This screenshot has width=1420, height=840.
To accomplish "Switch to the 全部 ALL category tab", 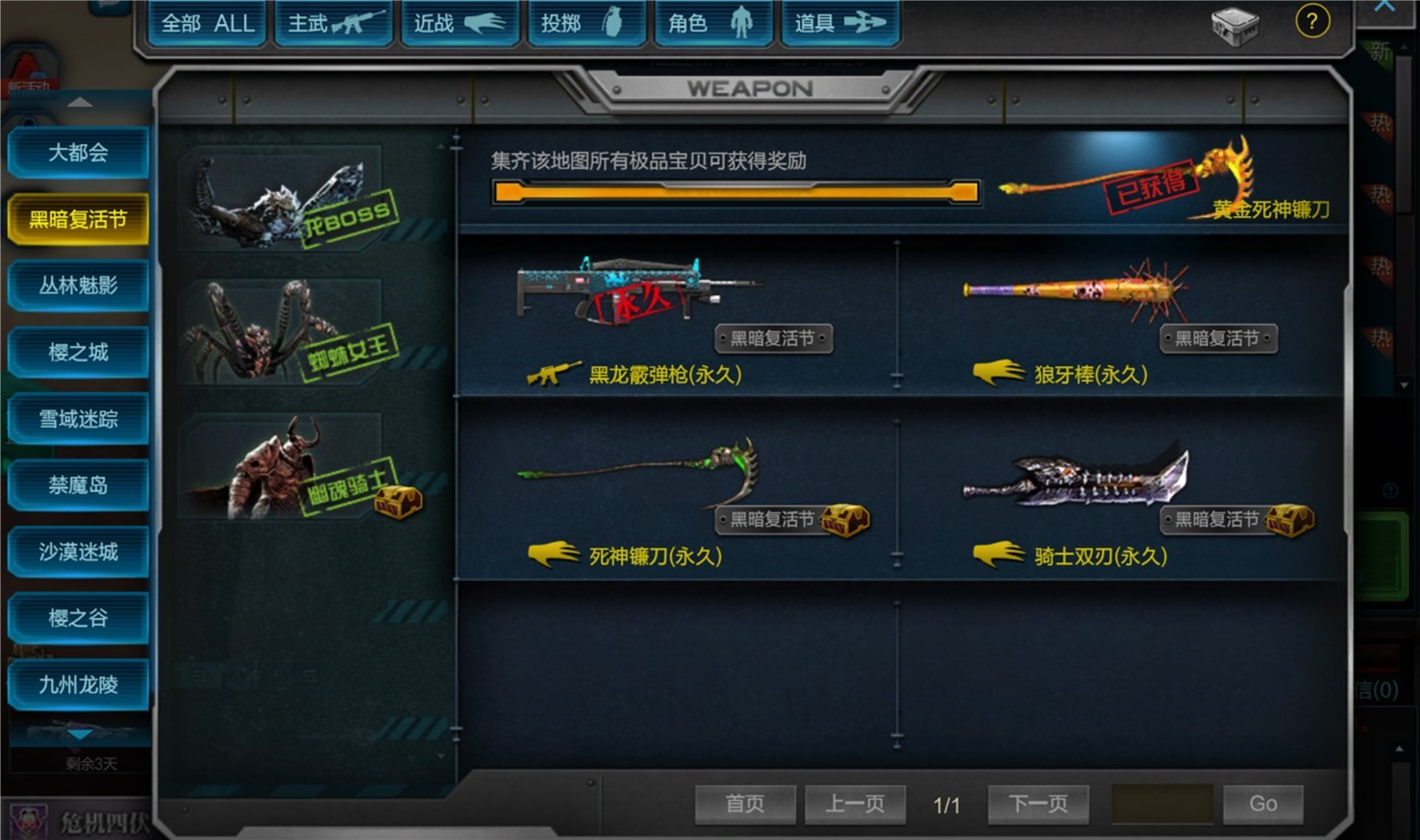I will tap(208, 23).
